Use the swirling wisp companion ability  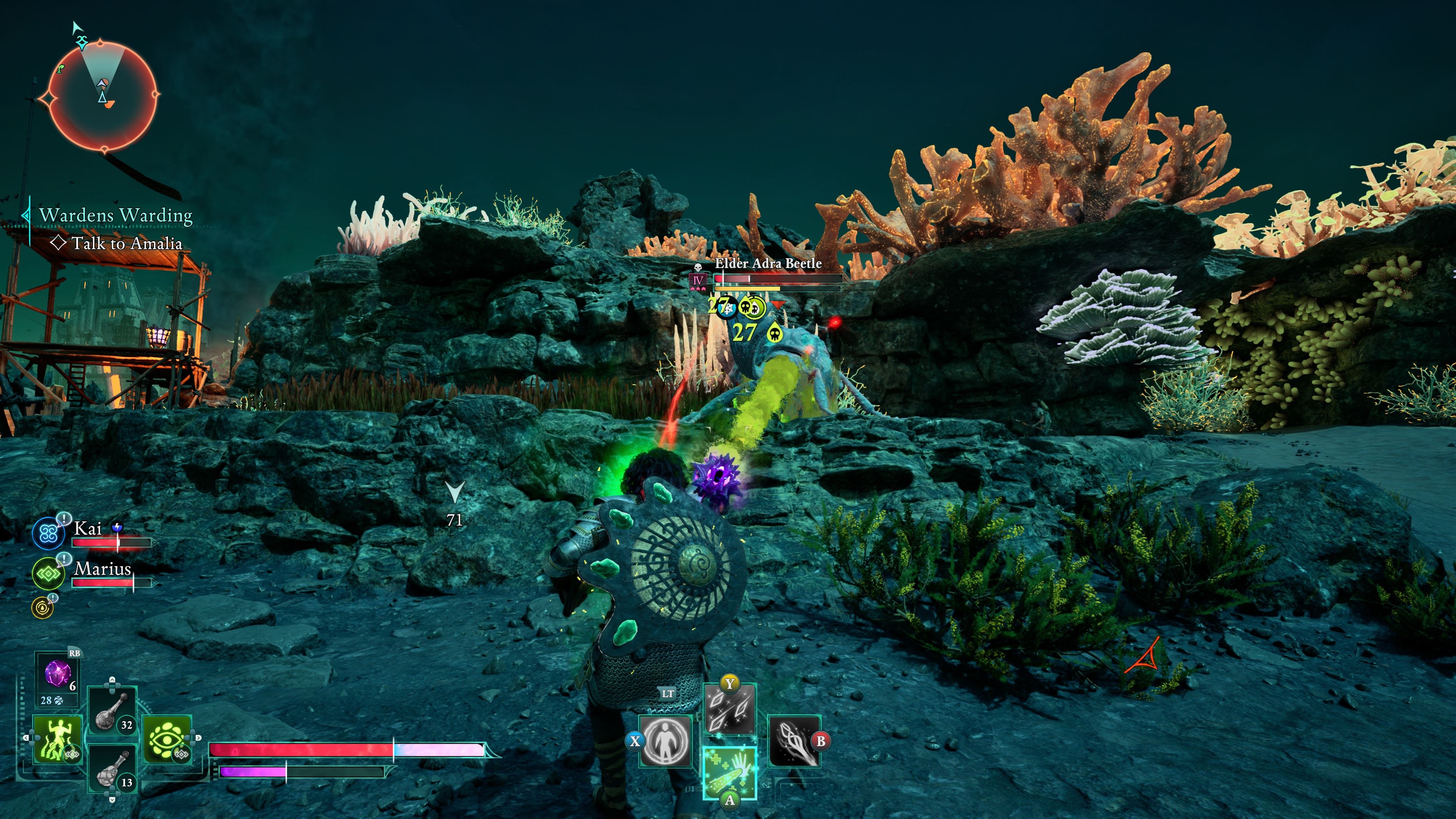(794, 741)
